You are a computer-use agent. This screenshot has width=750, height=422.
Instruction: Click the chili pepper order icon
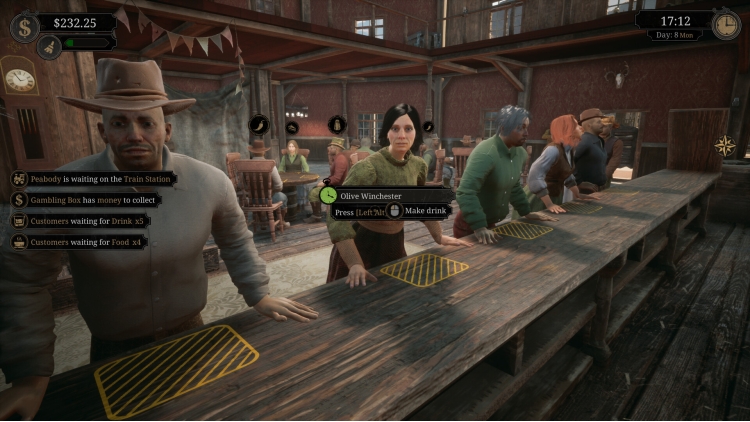tap(259, 125)
